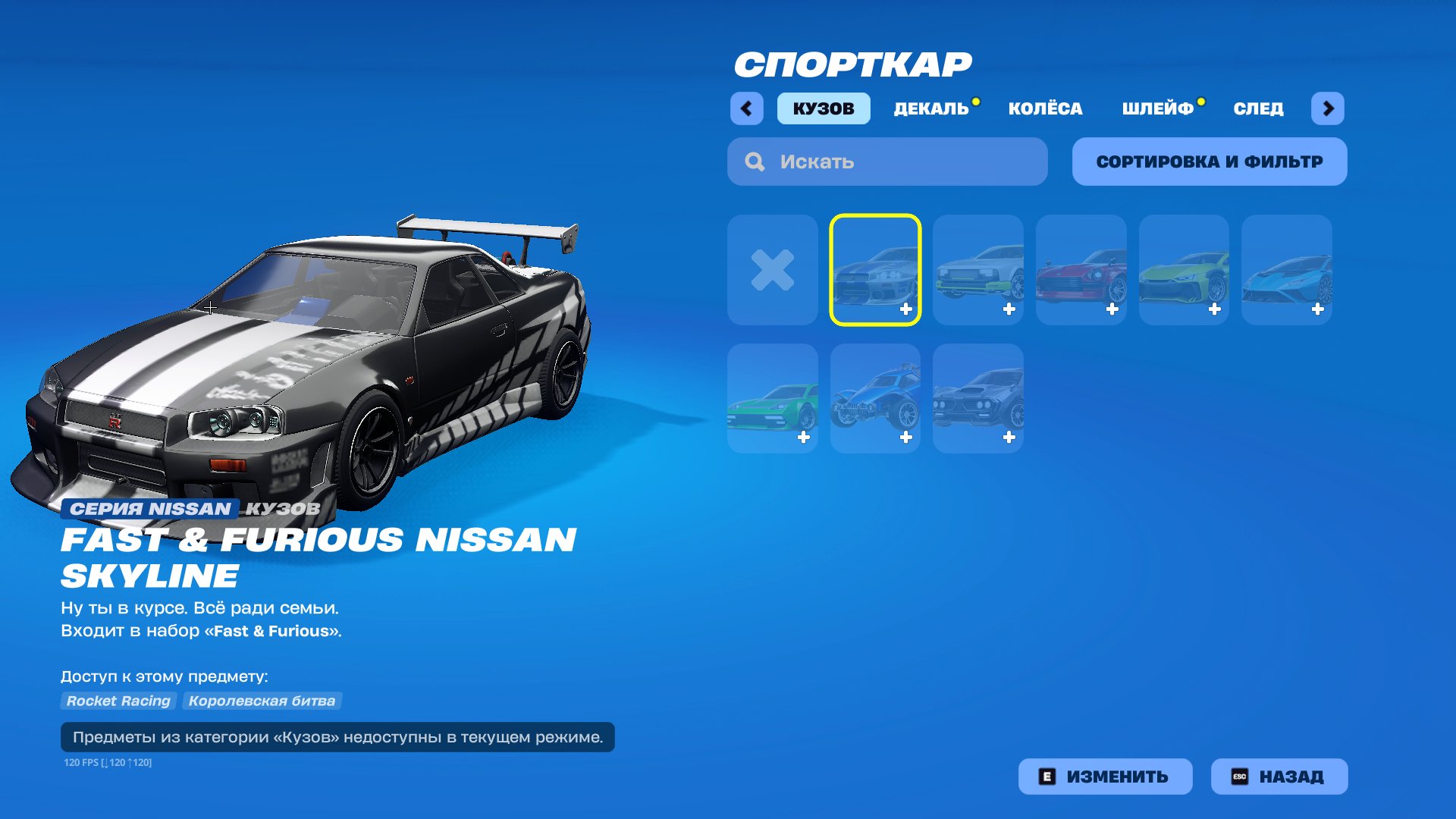Choose the dark muscle car body icon
The height and width of the screenshot is (819, 1456).
(x=978, y=396)
